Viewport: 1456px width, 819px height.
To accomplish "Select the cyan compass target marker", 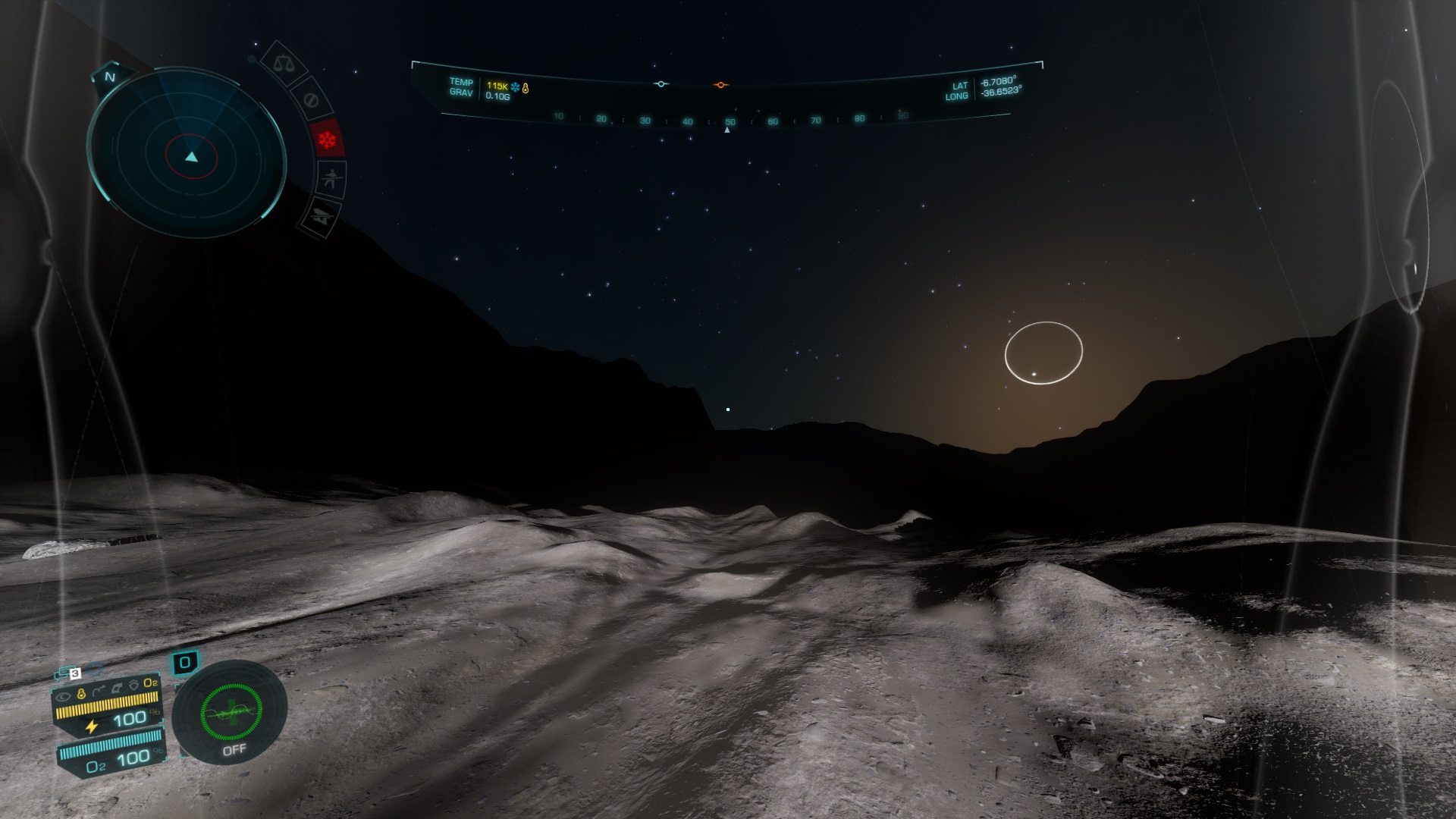I will coord(661,84).
